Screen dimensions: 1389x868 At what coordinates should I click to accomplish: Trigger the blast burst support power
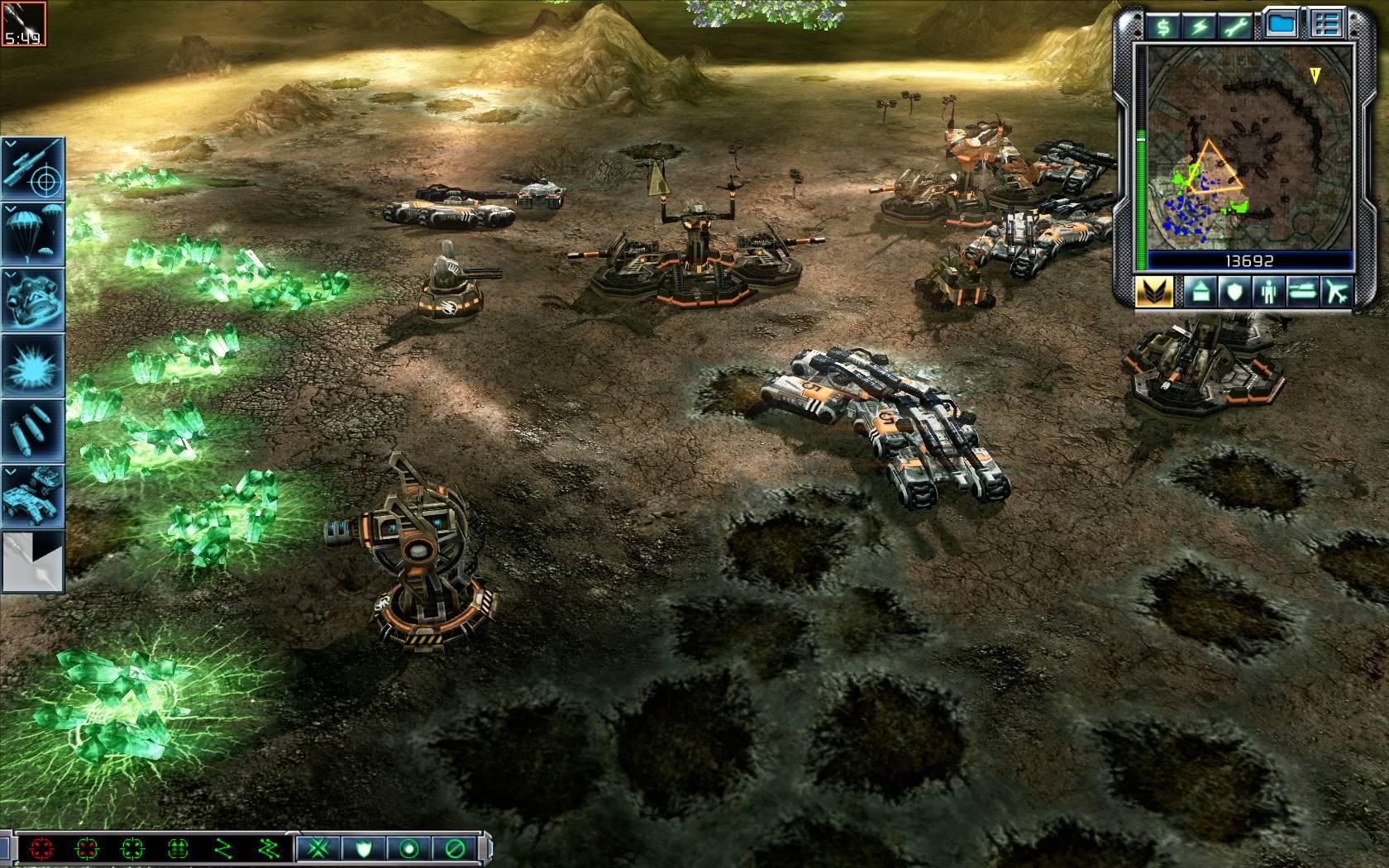tap(34, 365)
